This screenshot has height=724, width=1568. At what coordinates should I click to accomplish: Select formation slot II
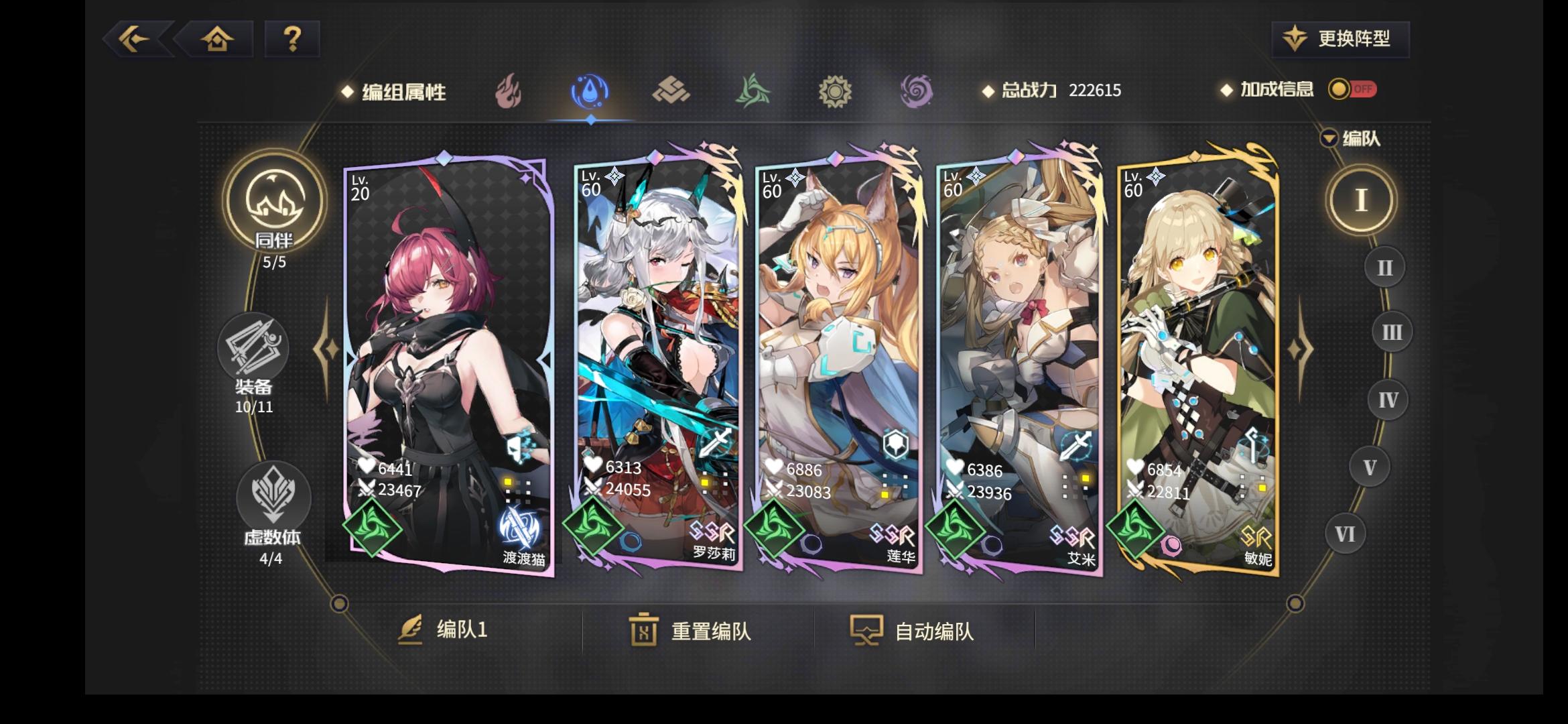click(1384, 266)
